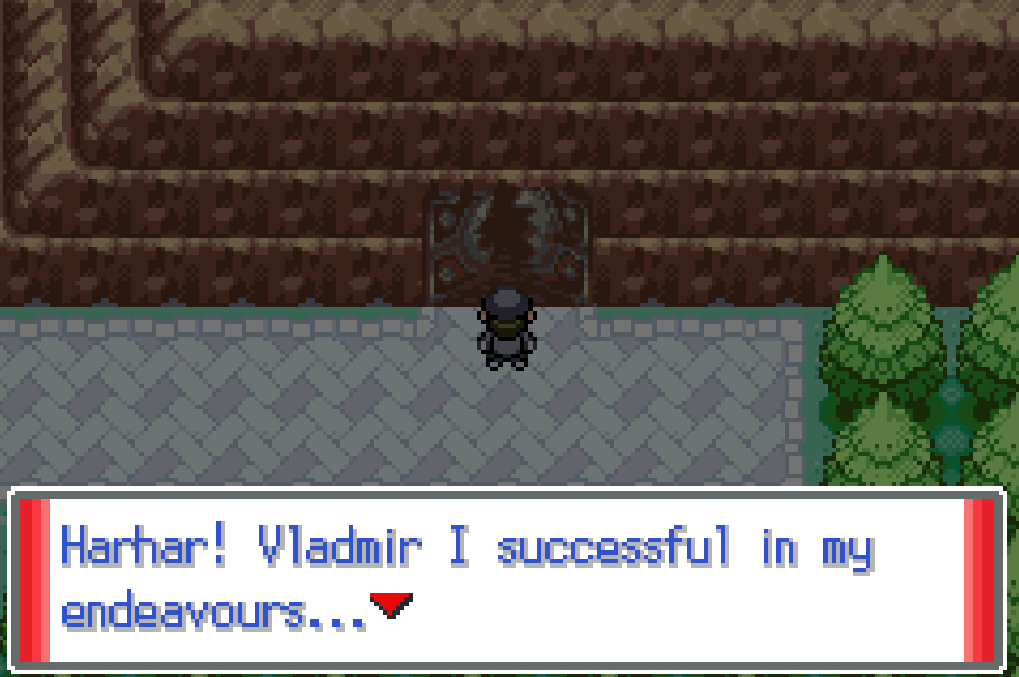Screen dimensions: 1019x677
Task: Advance the Harhar dialogue text box
Action: [506, 578]
